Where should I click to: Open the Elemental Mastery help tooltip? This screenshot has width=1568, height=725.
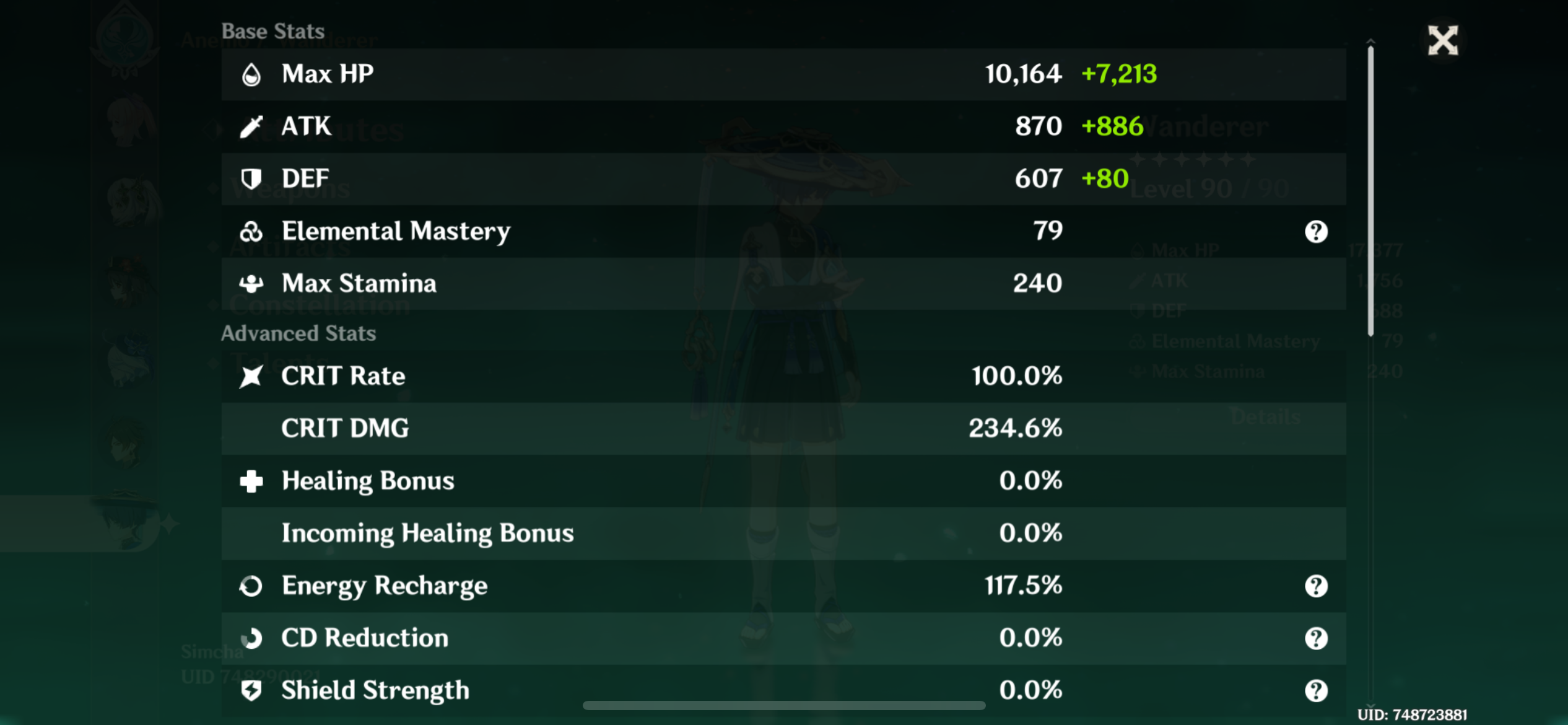pyautogui.click(x=1317, y=231)
